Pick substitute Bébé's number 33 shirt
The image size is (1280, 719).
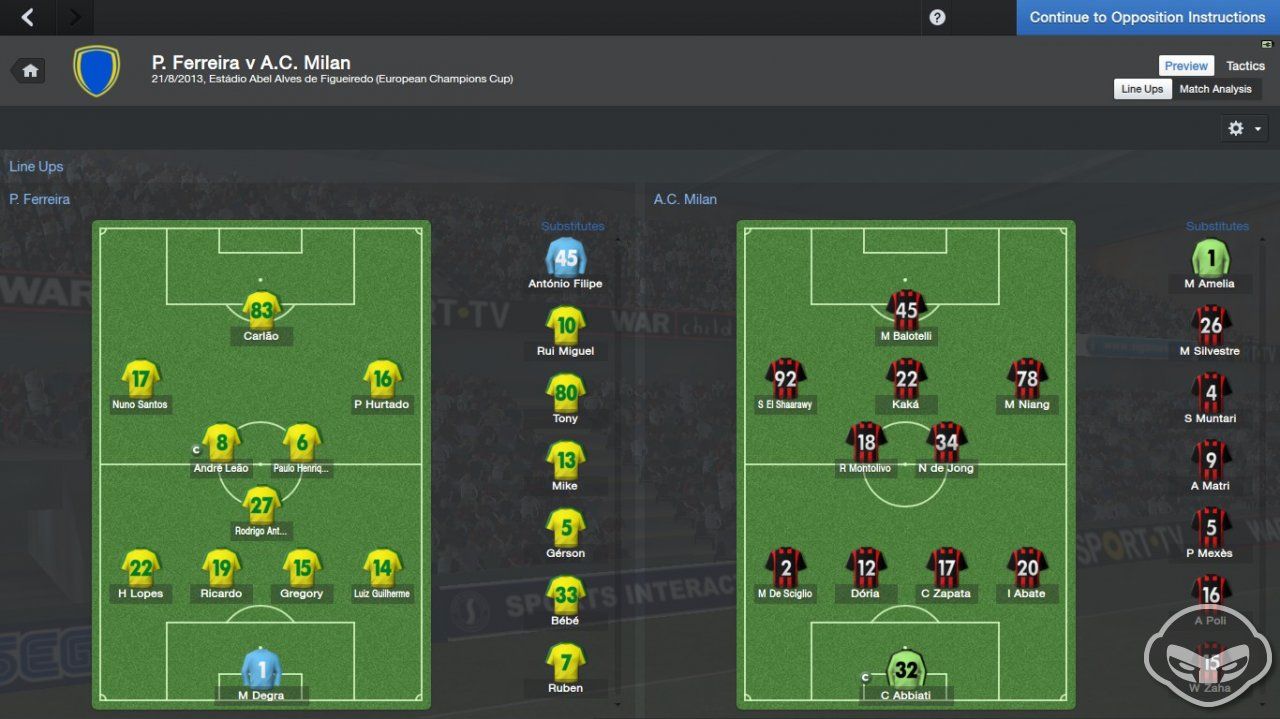point(566,595)
